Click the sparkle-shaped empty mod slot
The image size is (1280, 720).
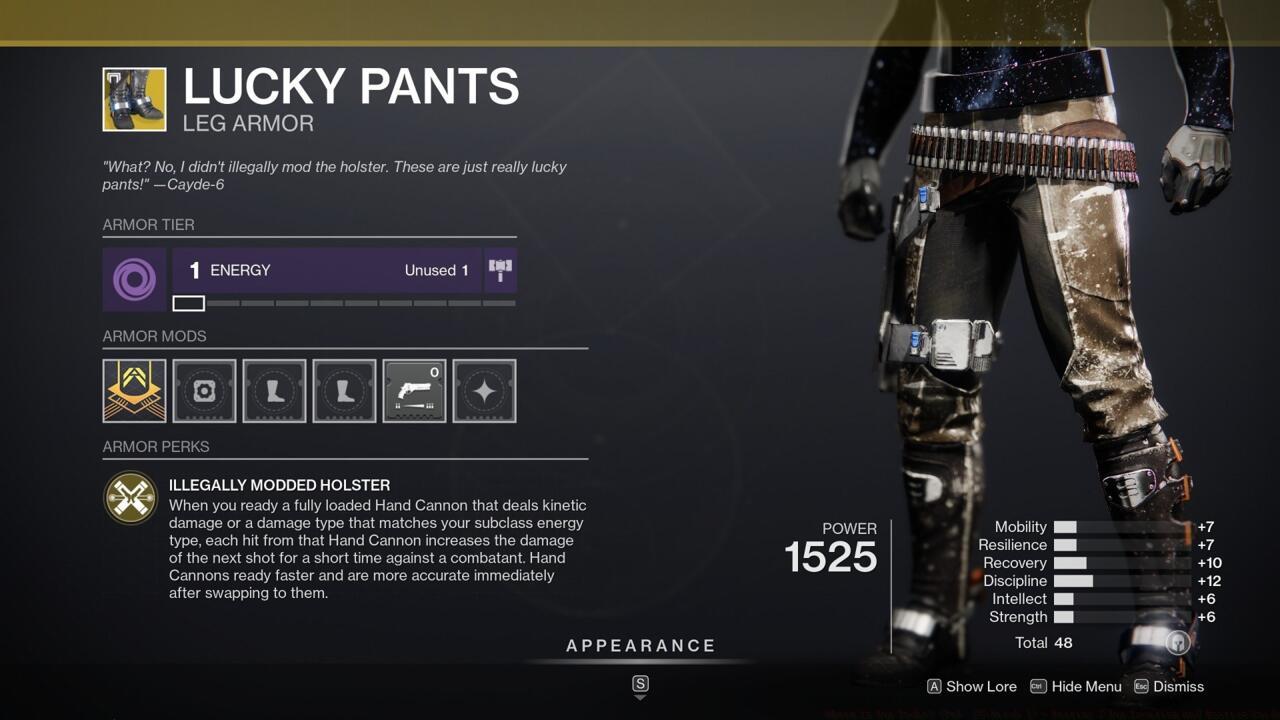(484, 391)
